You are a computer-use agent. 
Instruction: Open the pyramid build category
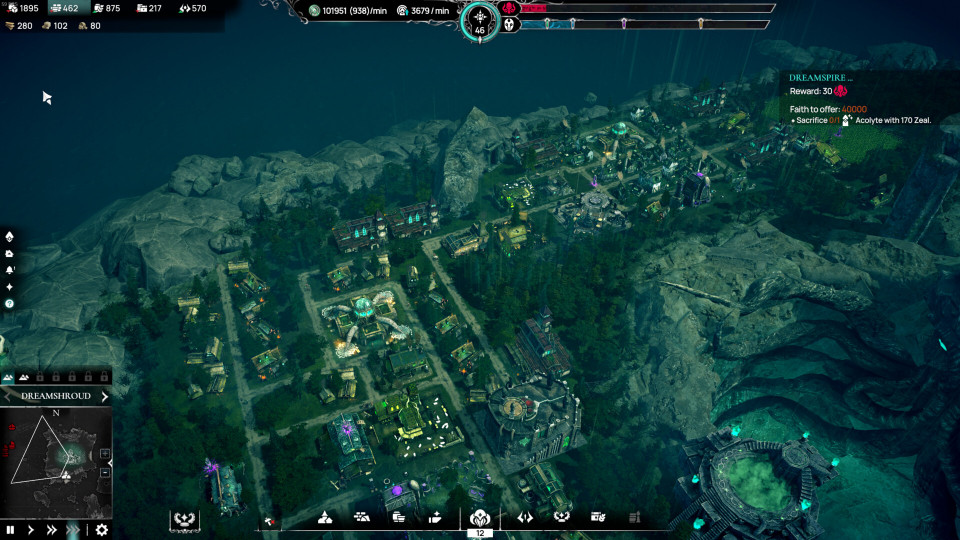[325, 517]
